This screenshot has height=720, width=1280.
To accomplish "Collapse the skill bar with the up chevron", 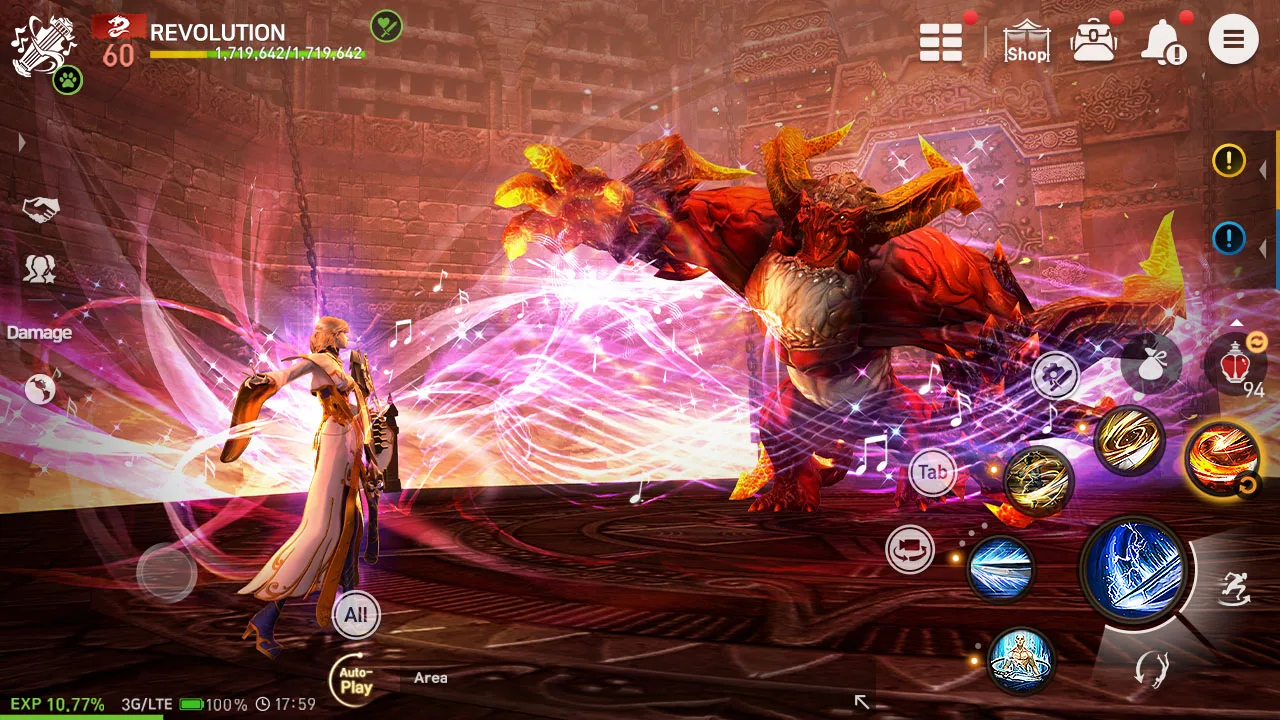I will pos(1237,322).
